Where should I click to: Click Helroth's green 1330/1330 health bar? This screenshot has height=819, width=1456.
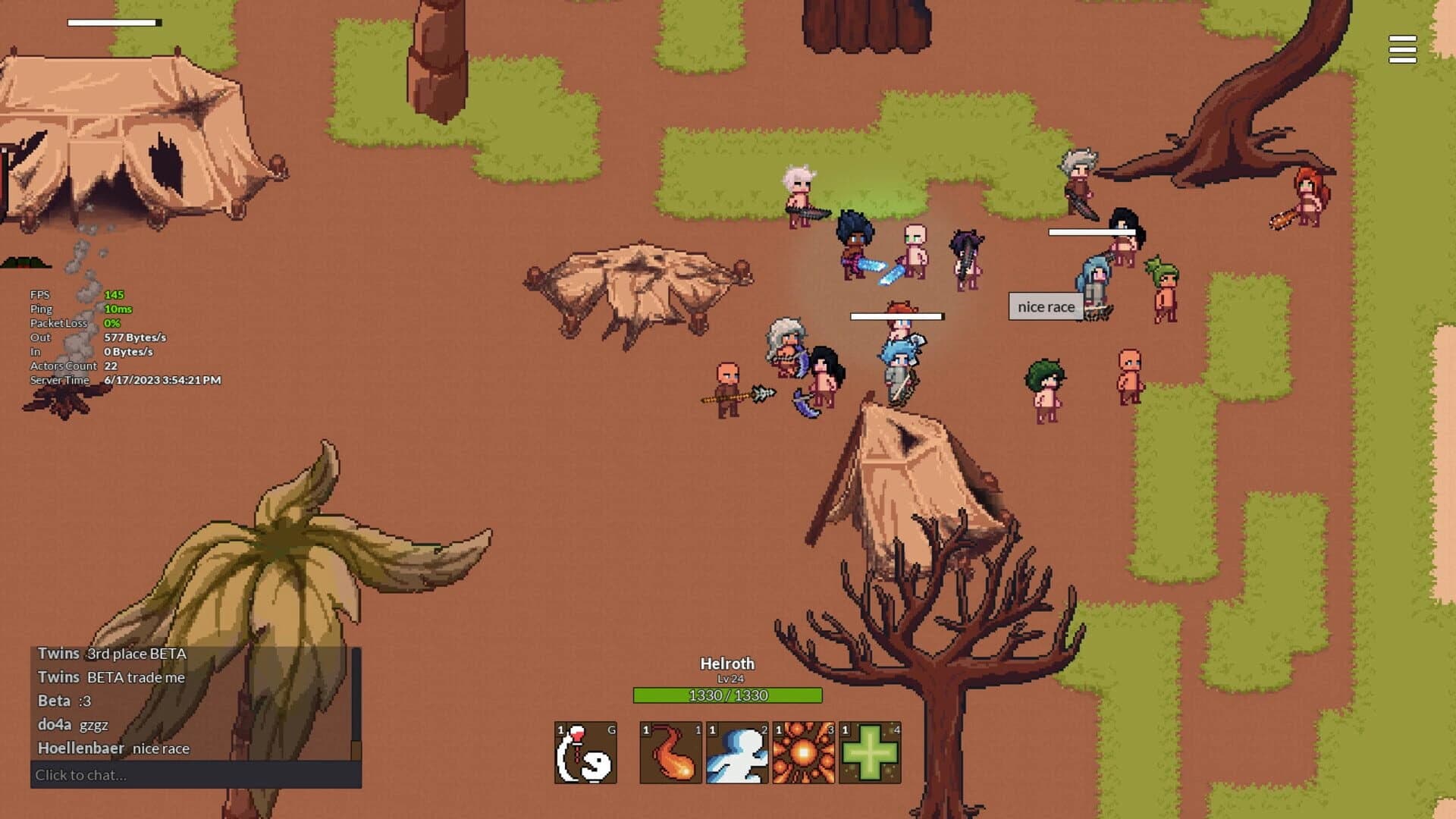pyautogui.click(x=726, y=694)
